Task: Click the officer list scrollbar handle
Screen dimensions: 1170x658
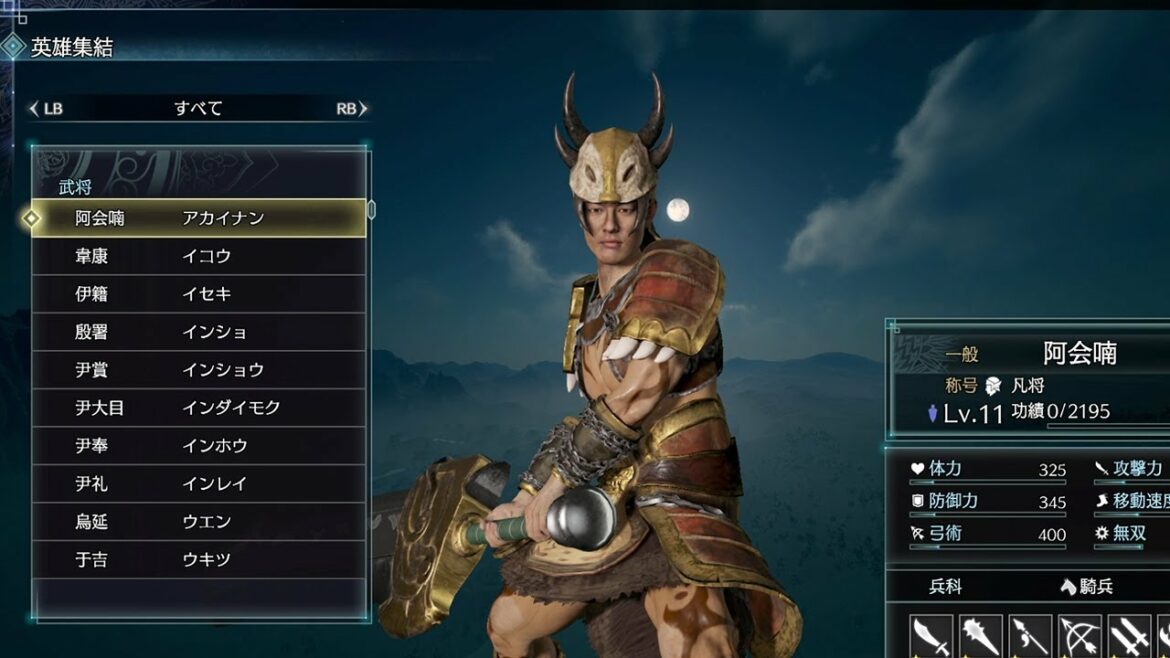Action: (372, 210)
